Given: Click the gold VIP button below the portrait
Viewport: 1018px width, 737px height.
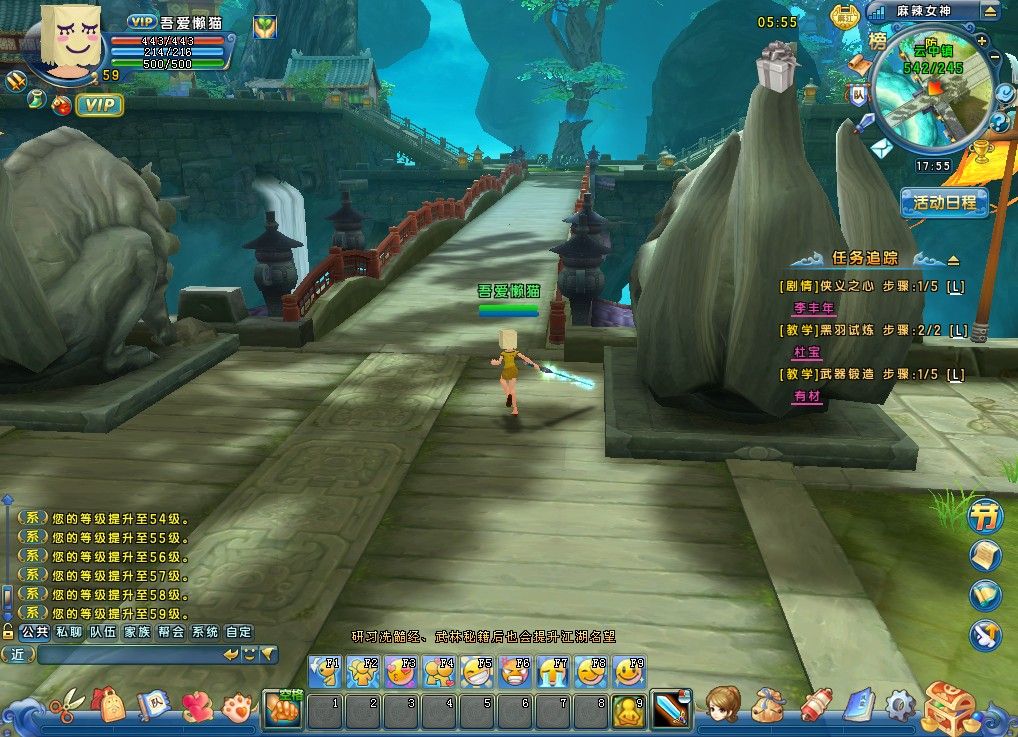Looking at the screenshot, I should point(99,104).
